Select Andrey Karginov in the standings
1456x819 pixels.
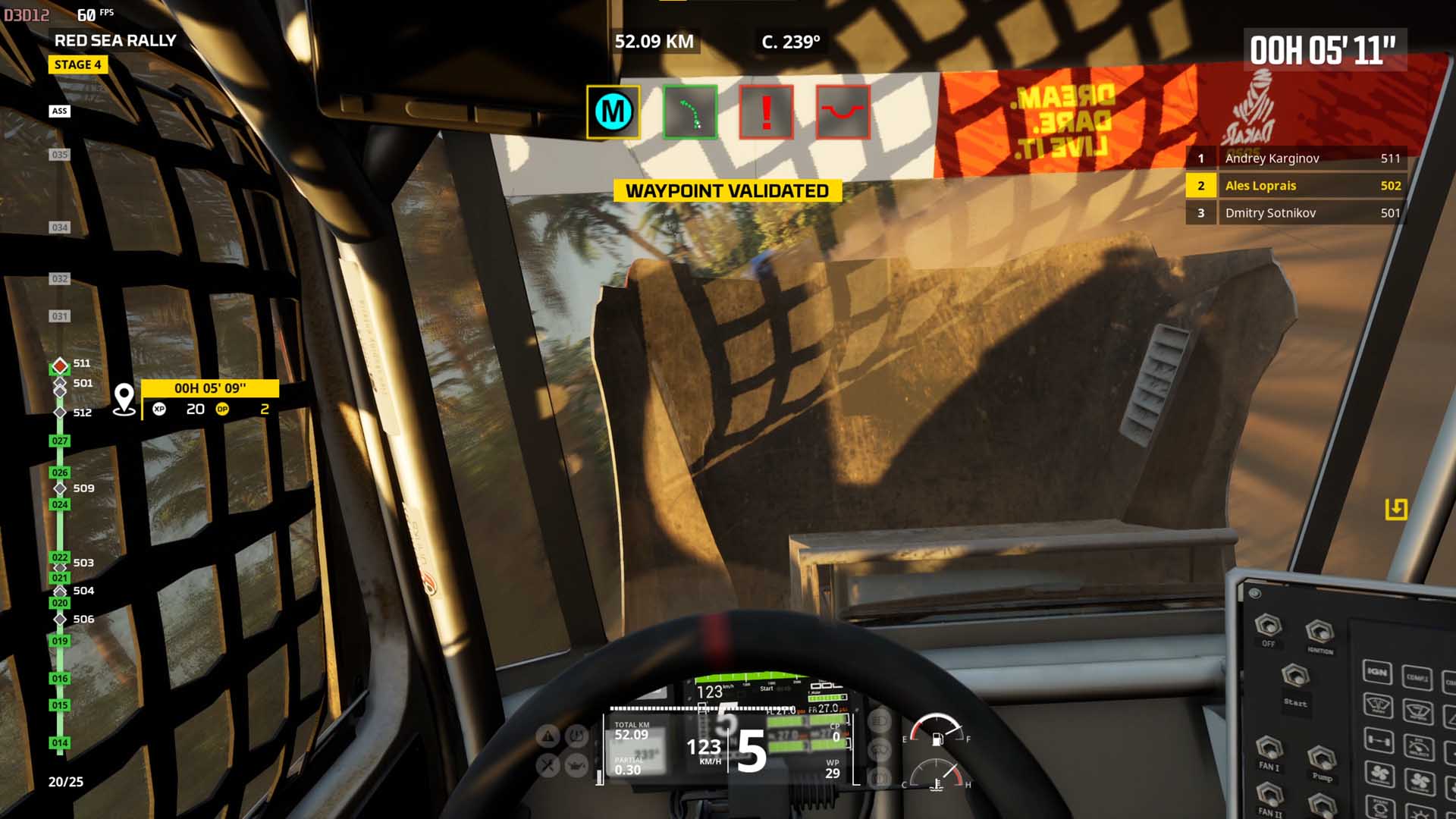(1296, 158)
